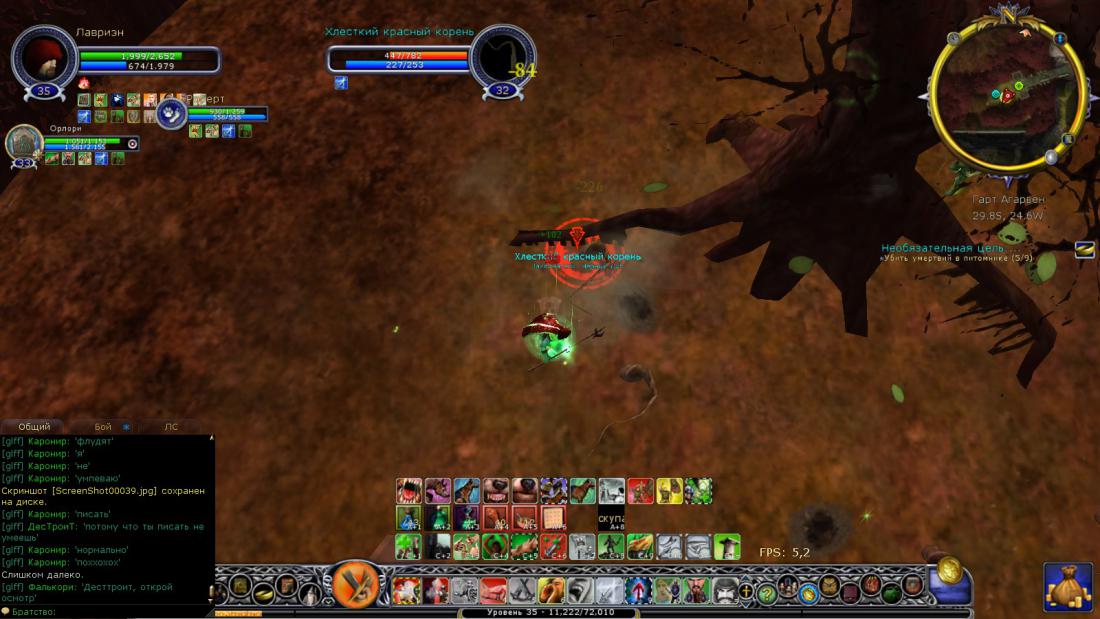Image resolution: width=1100 pixels, height=619 pixels.
Task: Click the quest tracker toggle button
Action: [x=1084, y=250]
